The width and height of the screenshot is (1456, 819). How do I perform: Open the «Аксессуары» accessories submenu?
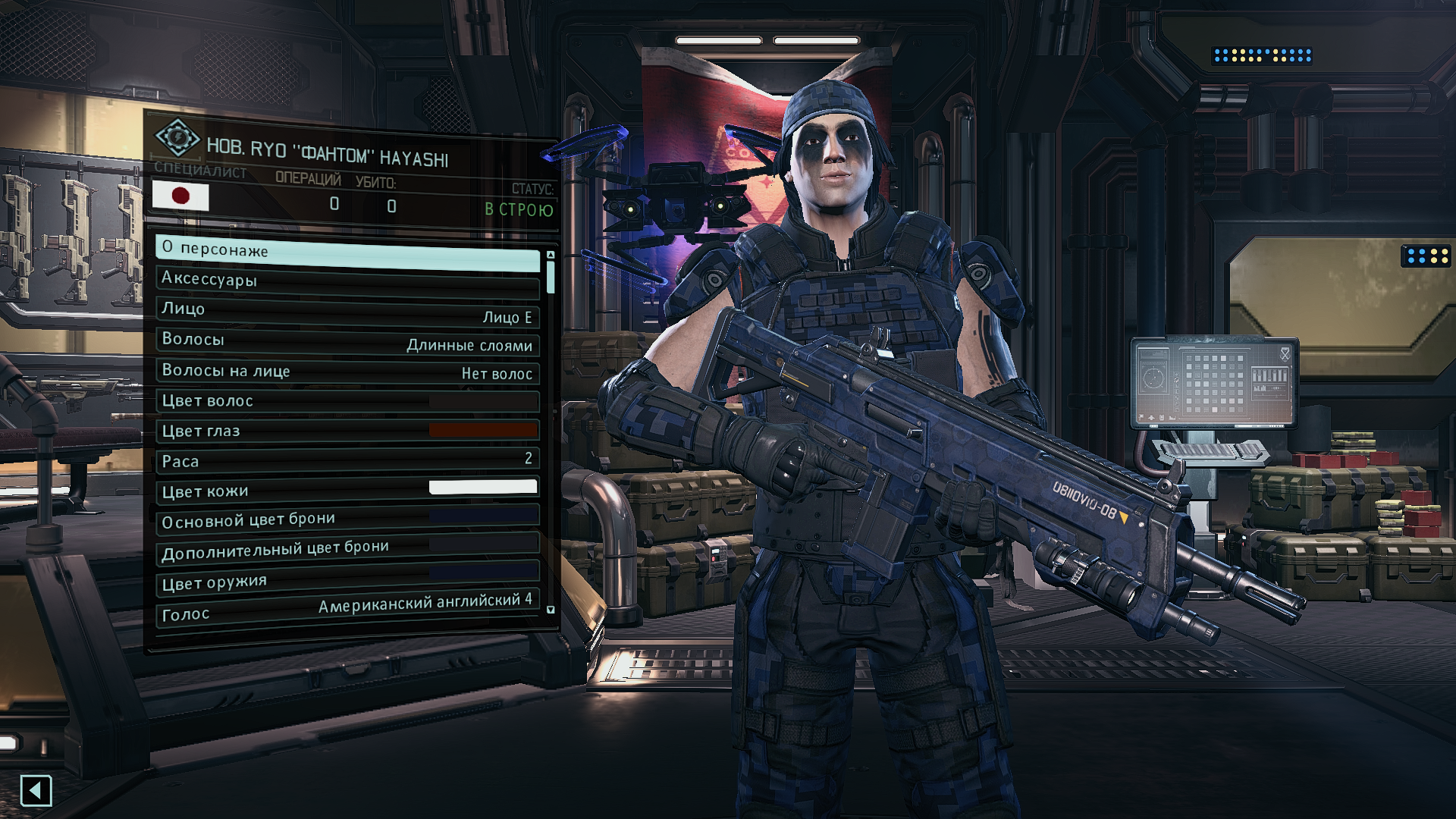click(347, 281)
